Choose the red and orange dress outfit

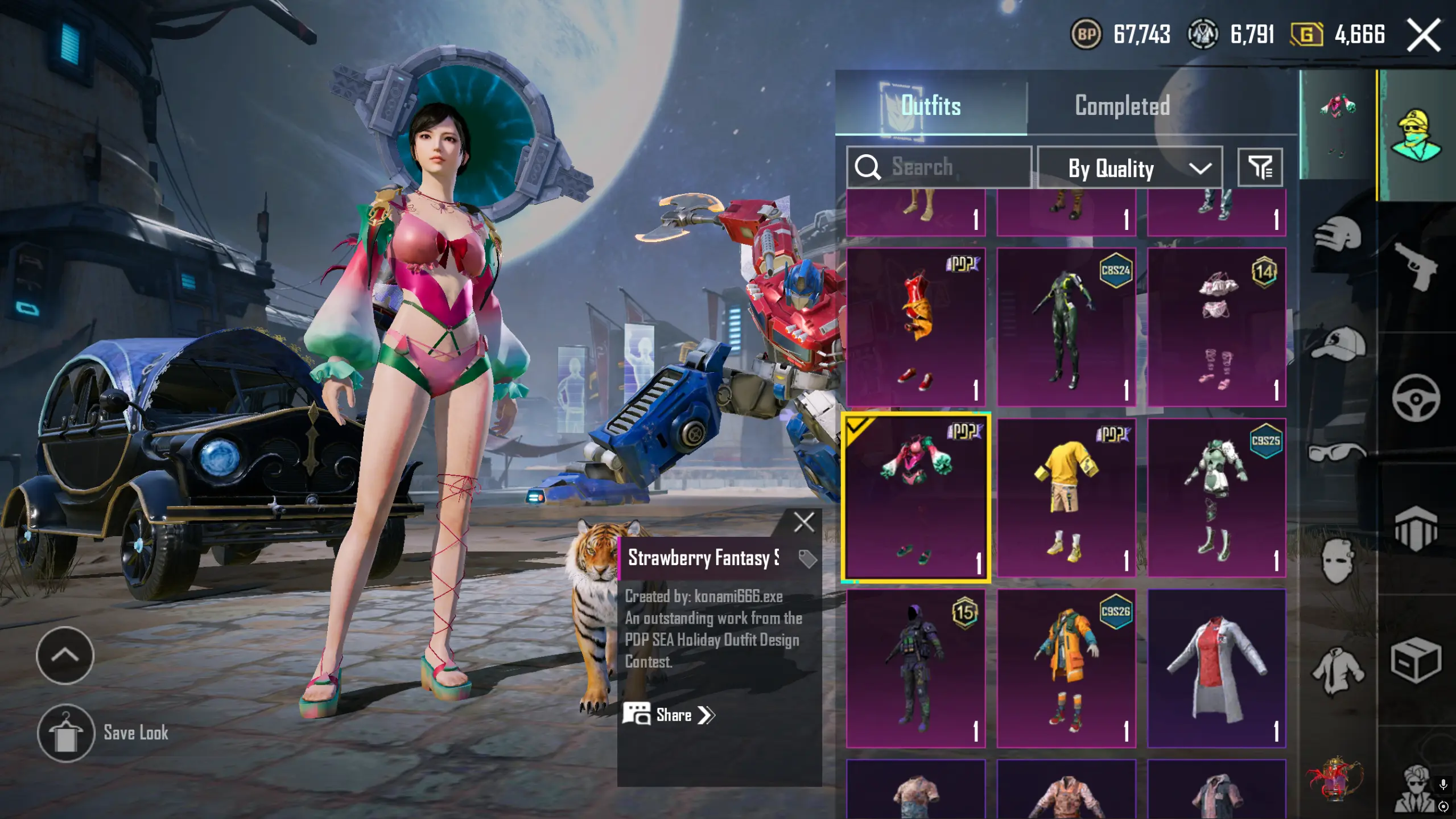click(915, 327)
